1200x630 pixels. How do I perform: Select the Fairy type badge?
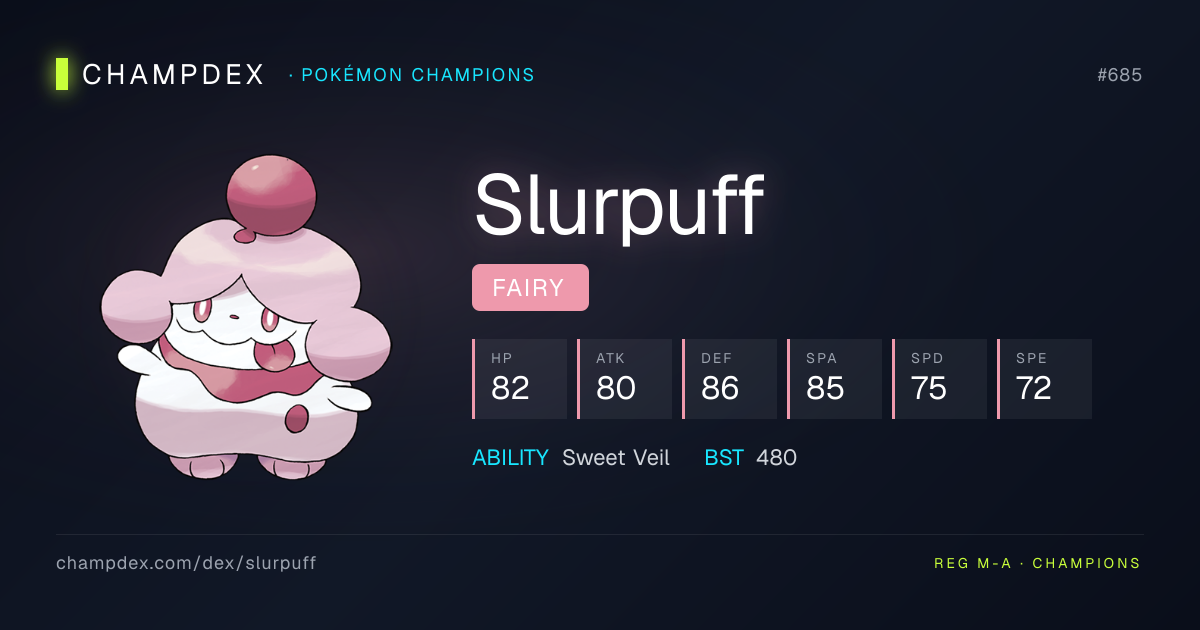[x=530, y=288]
